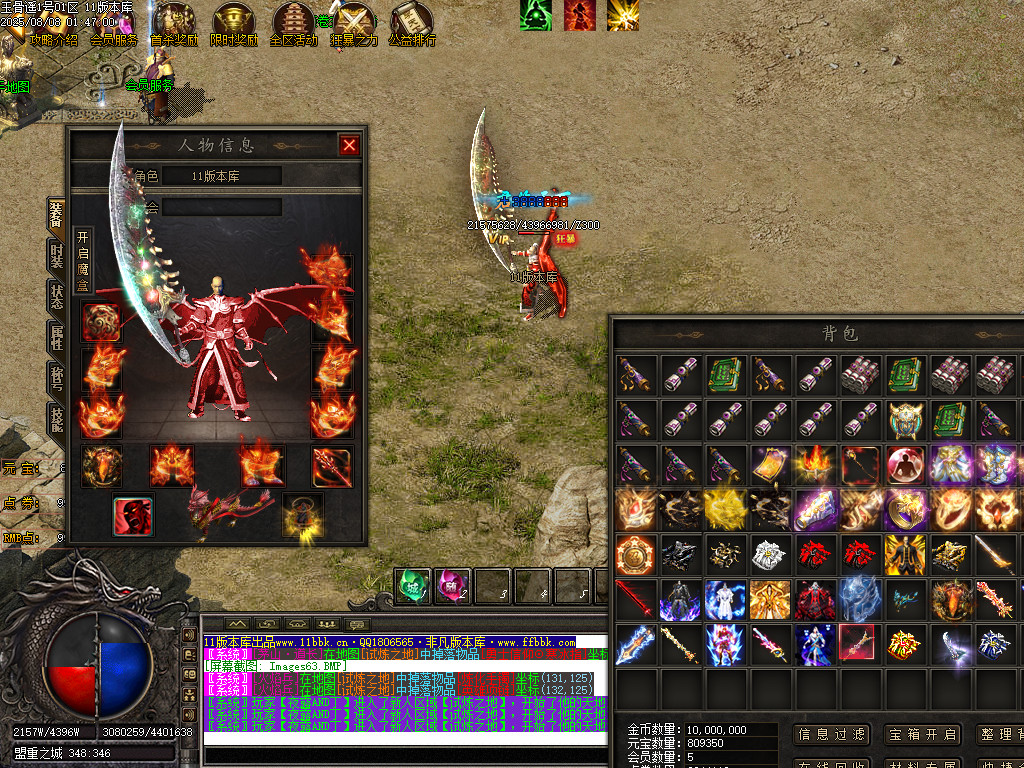This screenshot has height=768, width=1024.
Task: Click the 开启魔盒 magic box button
Action: (x=83, y=264)
